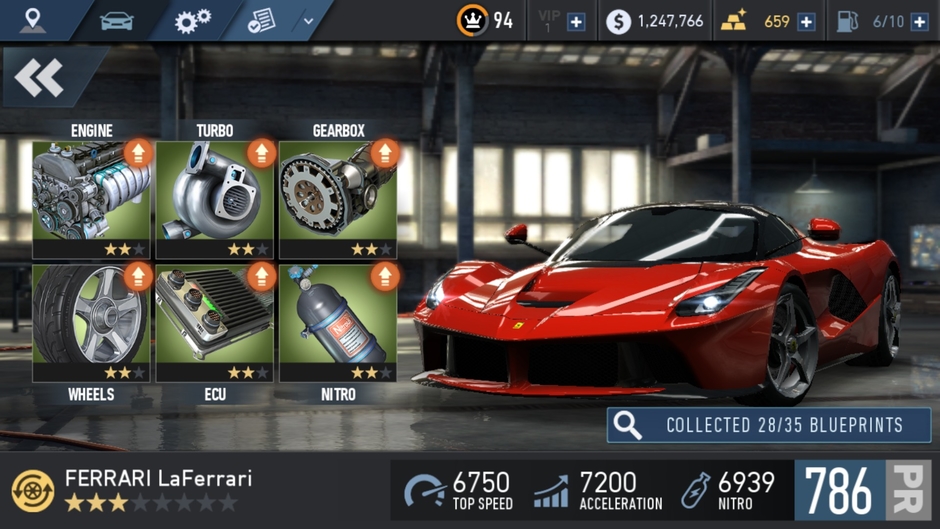Click the Ferrari emblem icon by car name
Screen dimensions: 940x529
click(33, 490)
